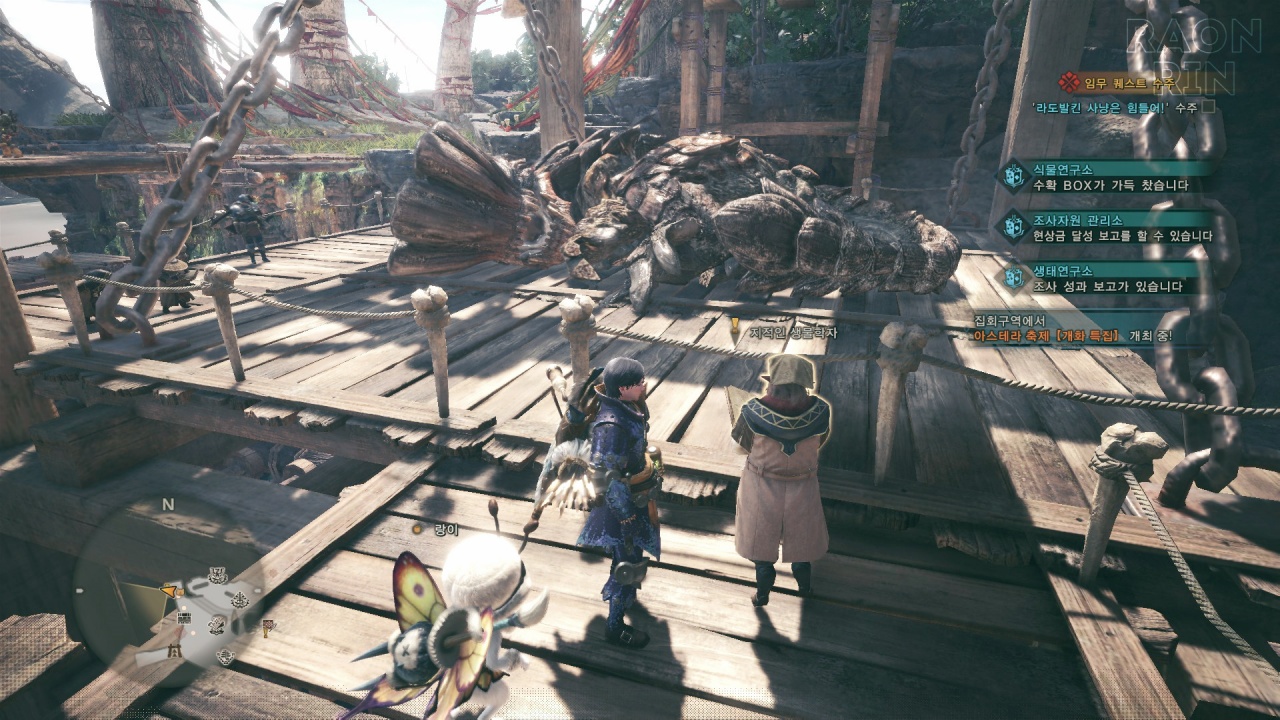The width and height of the screenshot is (1280, 720).
Task: Open the 조사자원 관리소 bounty report notification
Action: (1108, 227)
